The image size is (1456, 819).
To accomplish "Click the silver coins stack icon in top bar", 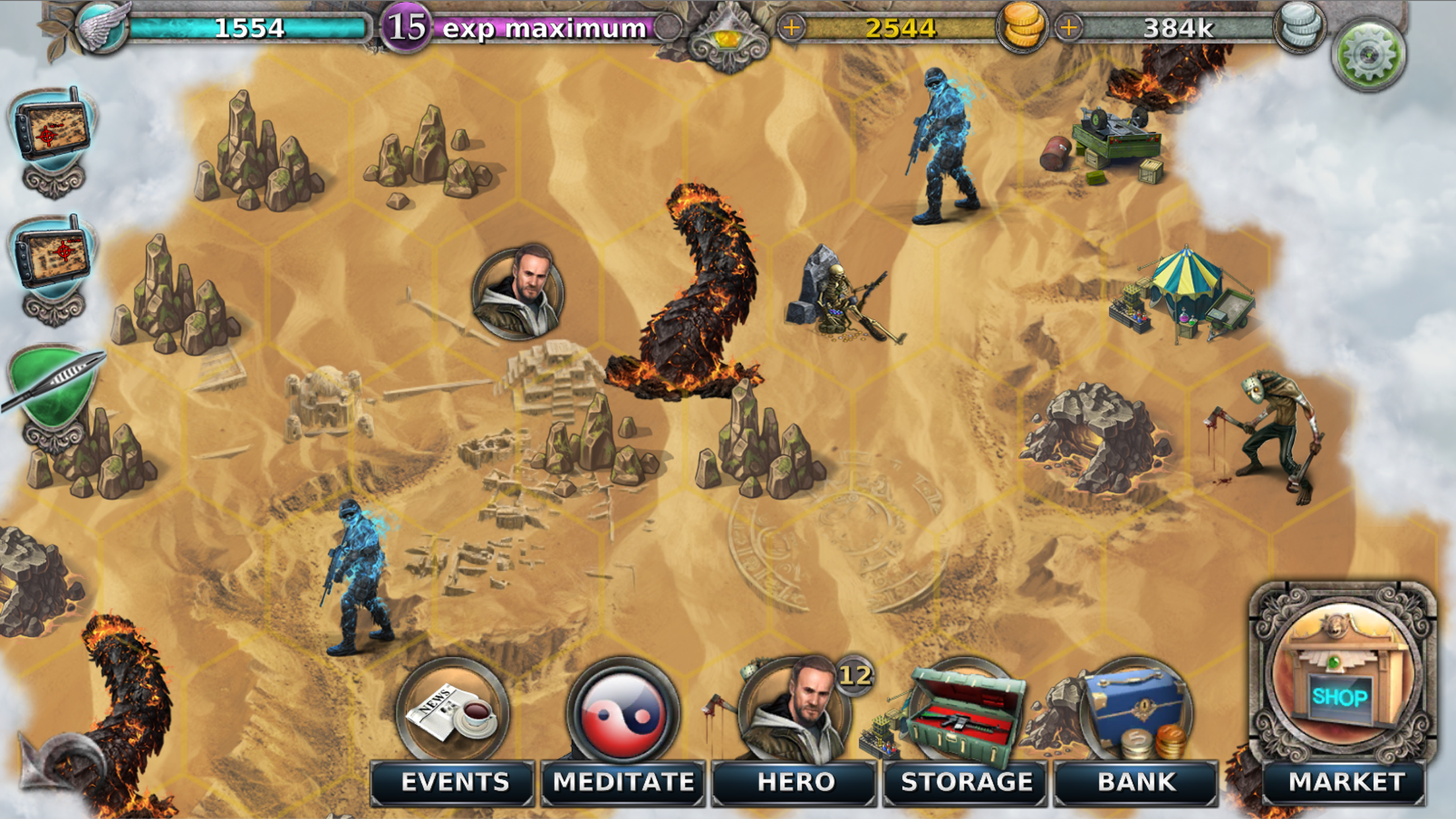I will tap(1300, 26).
